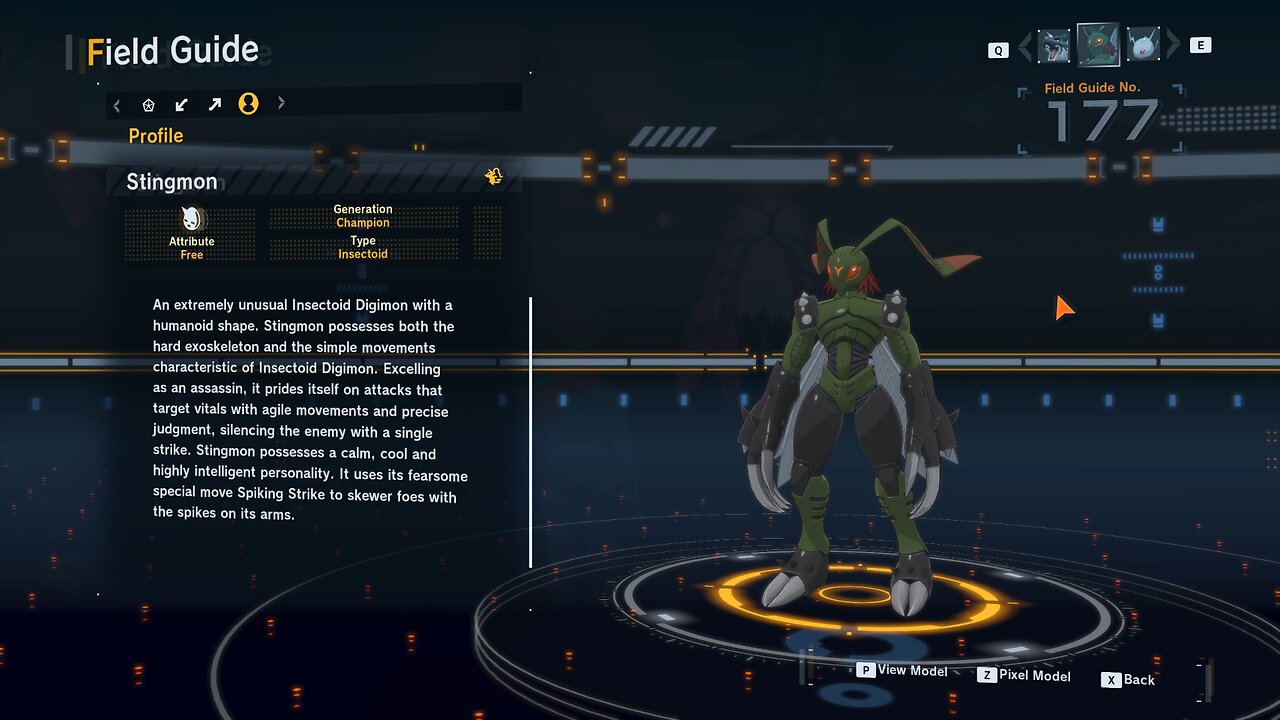Go to previous Field Guide entry arrow

pos(1023,47)
